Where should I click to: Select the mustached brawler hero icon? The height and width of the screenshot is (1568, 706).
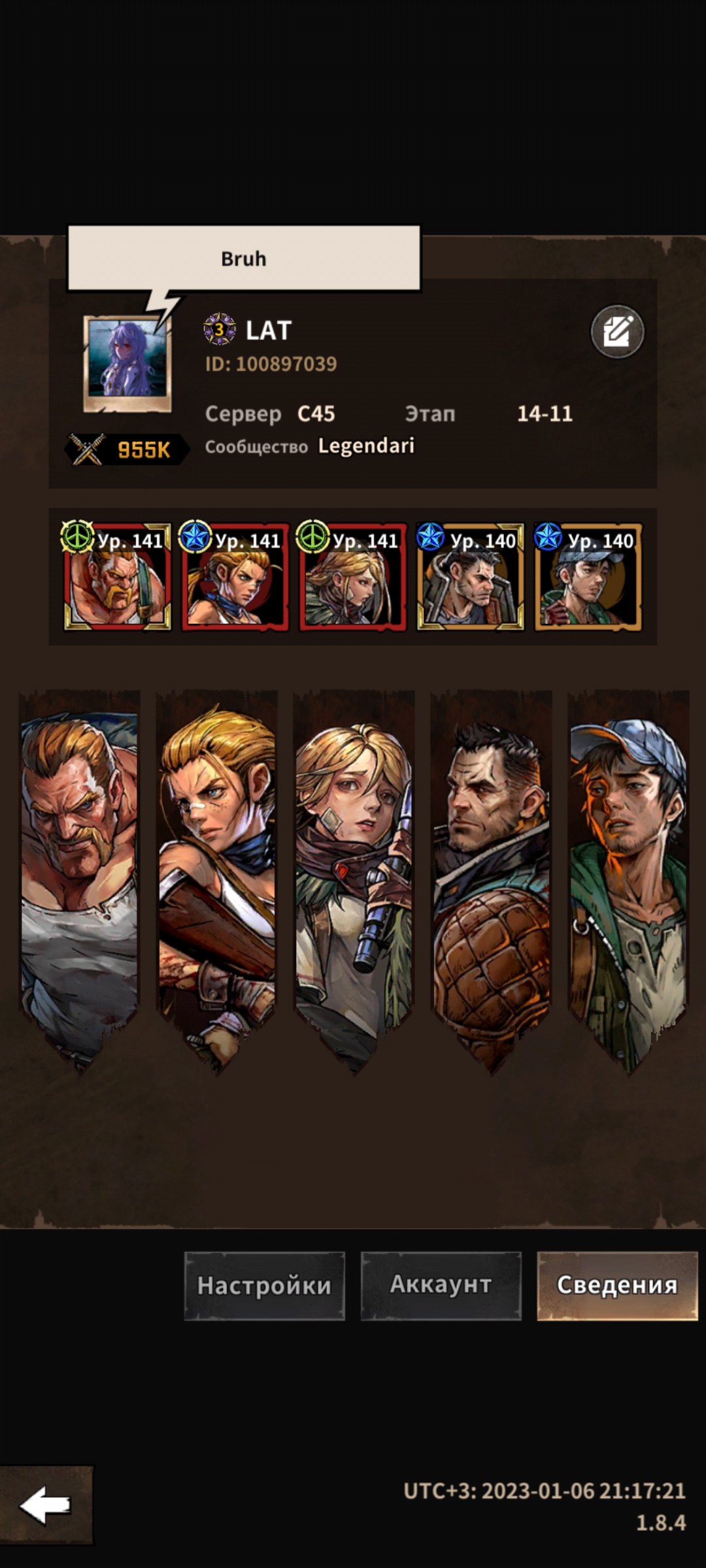tap(117, 577)
